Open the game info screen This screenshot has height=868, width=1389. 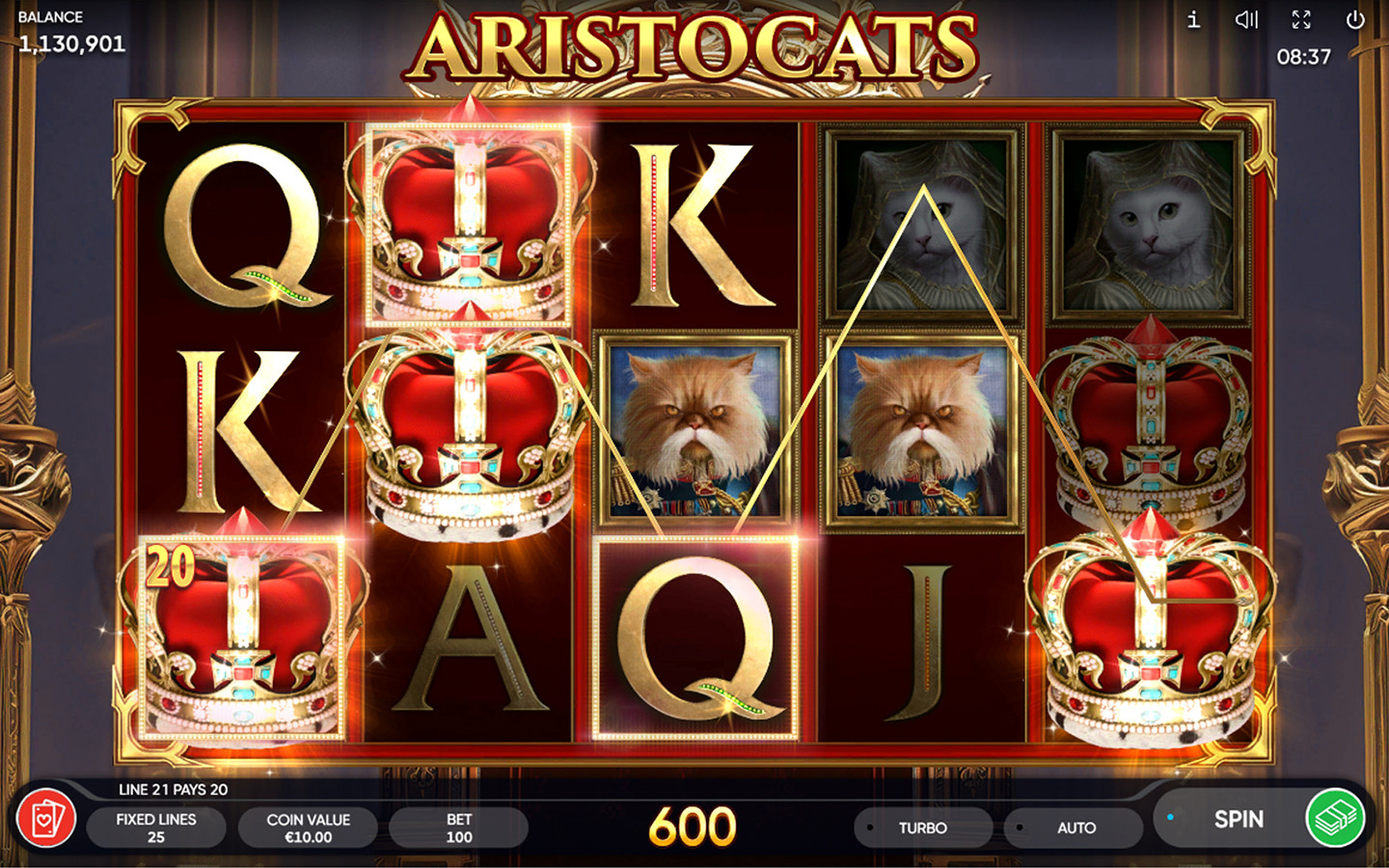(1192, 19)
